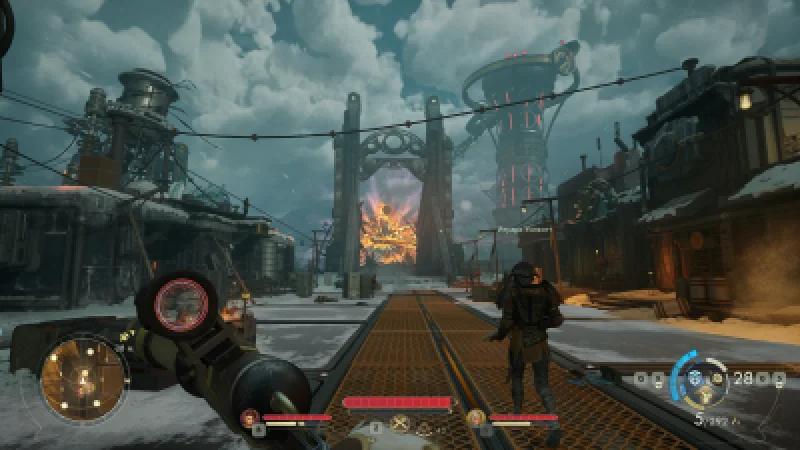Select the white-haired companion portrait
Viewport: 800px width, 450px height.
476,418
